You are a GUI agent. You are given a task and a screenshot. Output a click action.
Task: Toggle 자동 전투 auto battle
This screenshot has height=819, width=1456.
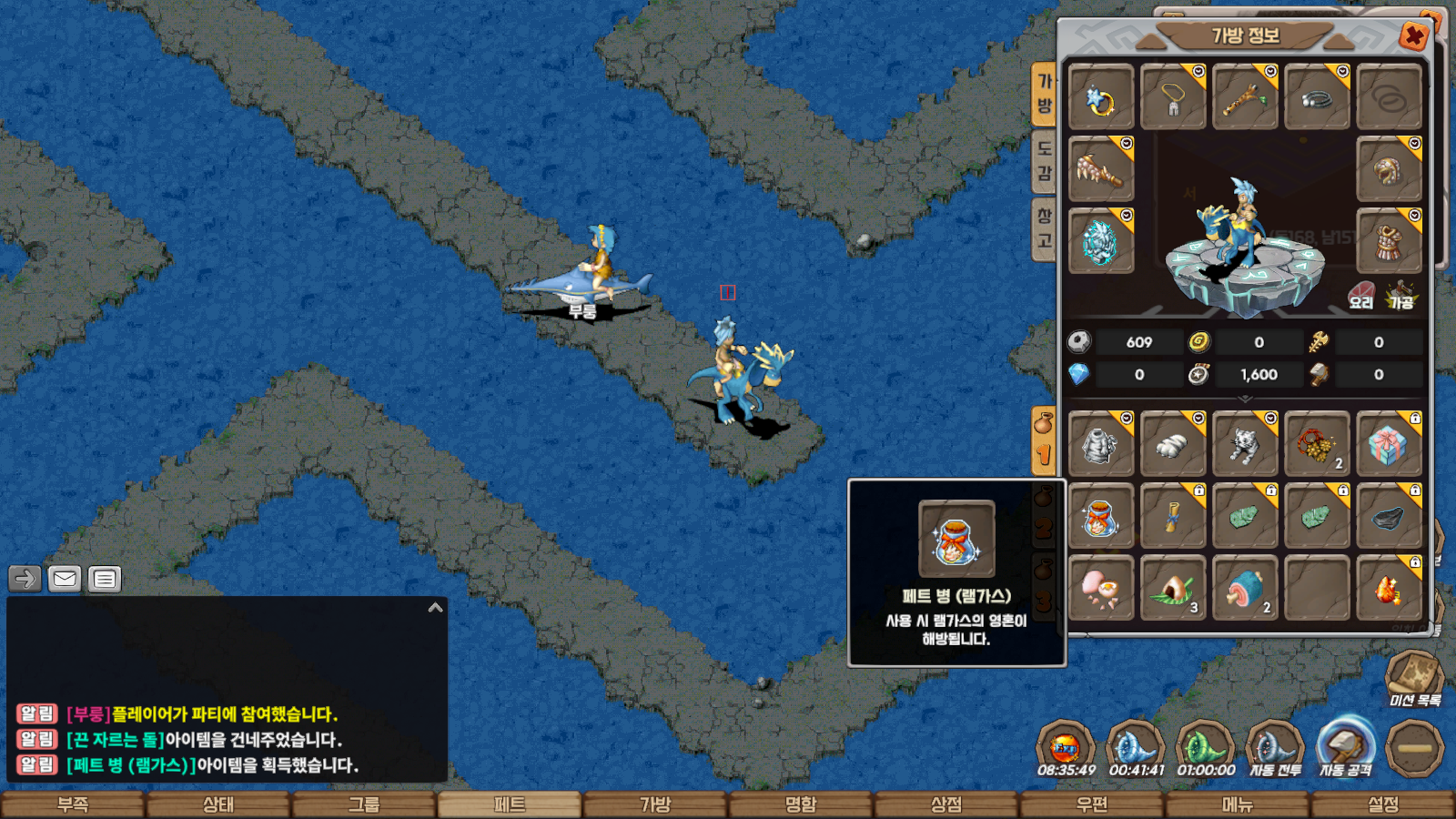point(1275,748)
